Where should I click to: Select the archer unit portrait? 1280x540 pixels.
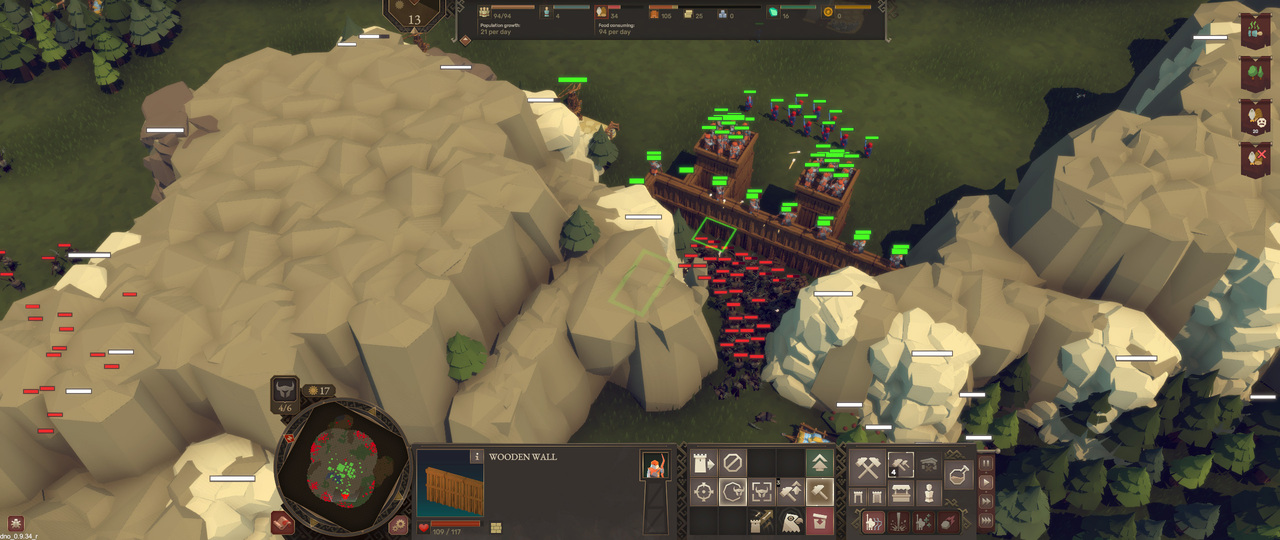pyautogui.click(x=655, y=465)
